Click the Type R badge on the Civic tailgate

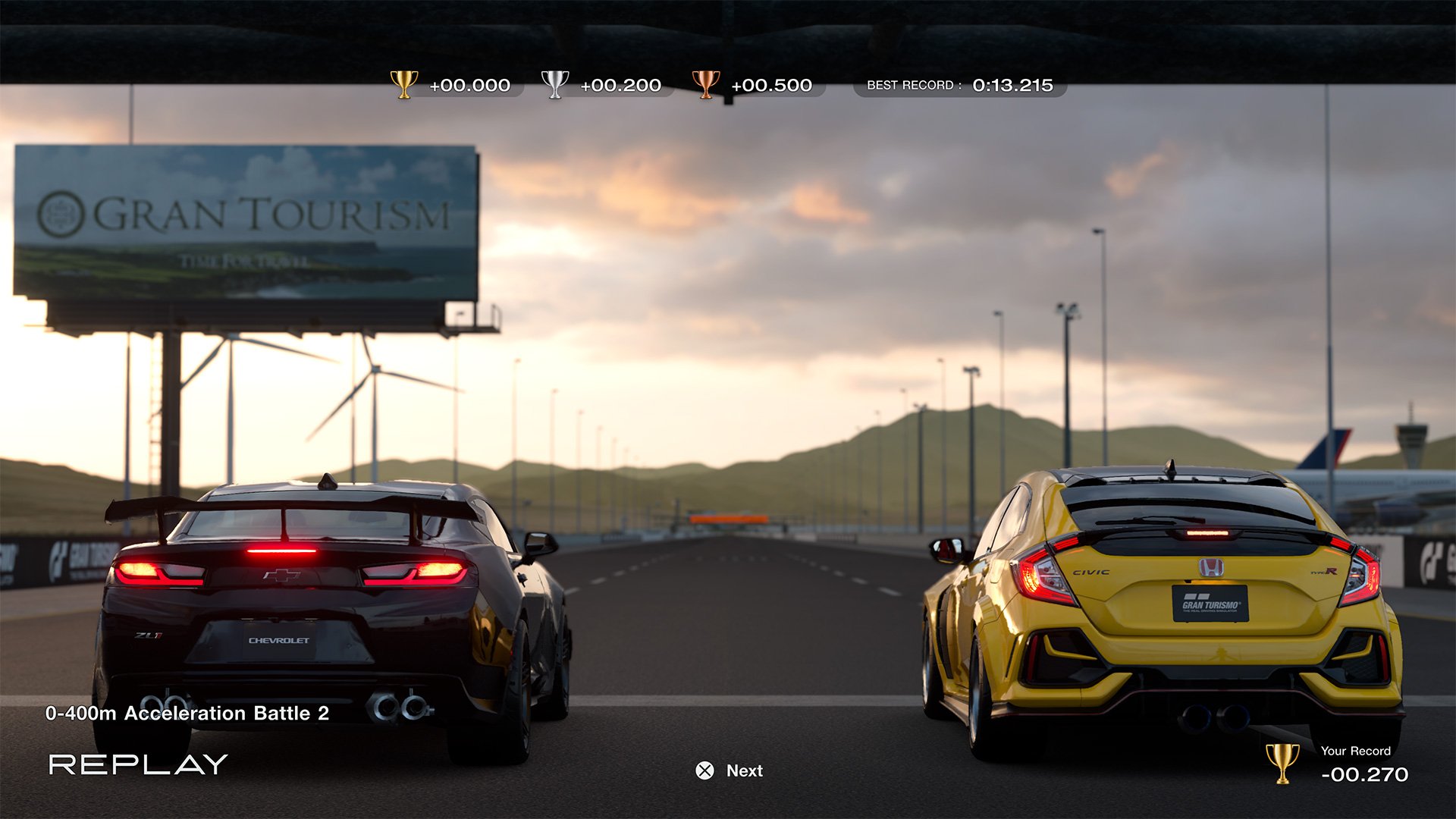(1323, 570)
